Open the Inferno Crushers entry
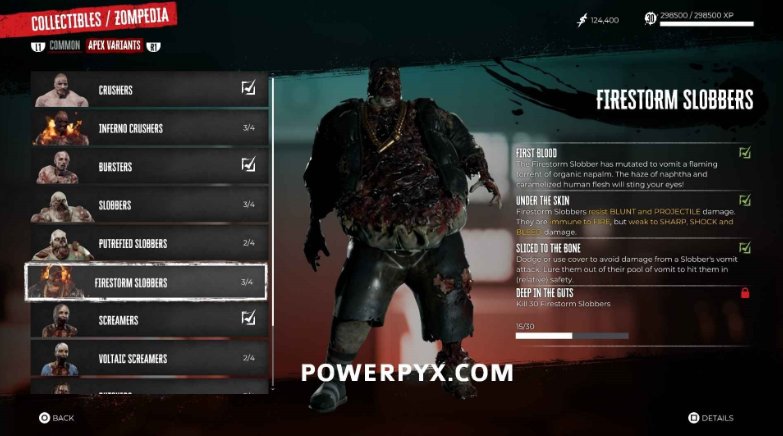Viewport: 783px width, 436px height. tap(148, 128)
